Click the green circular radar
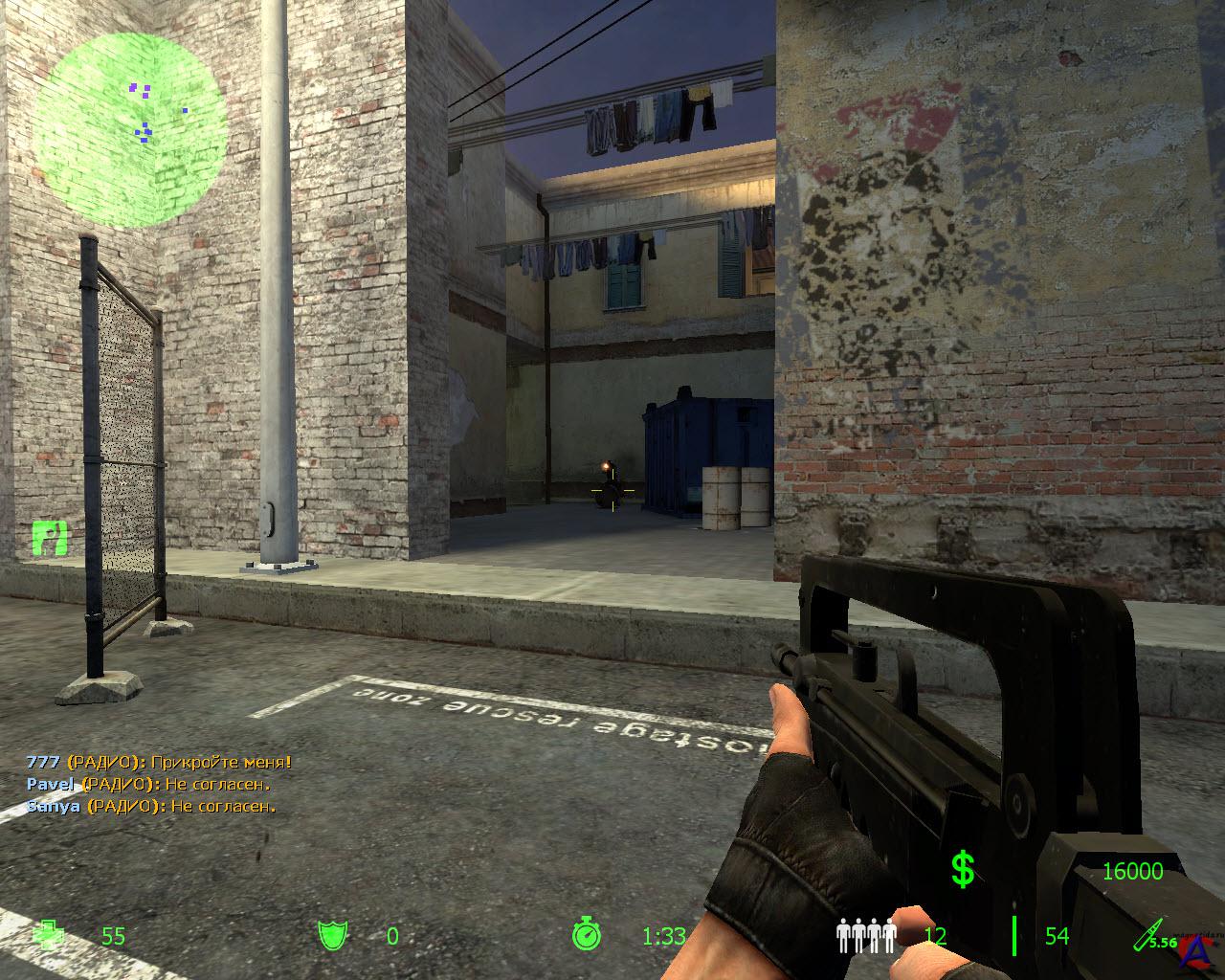The width and height of the screenshot is (1225, 980). coord(131,129)
